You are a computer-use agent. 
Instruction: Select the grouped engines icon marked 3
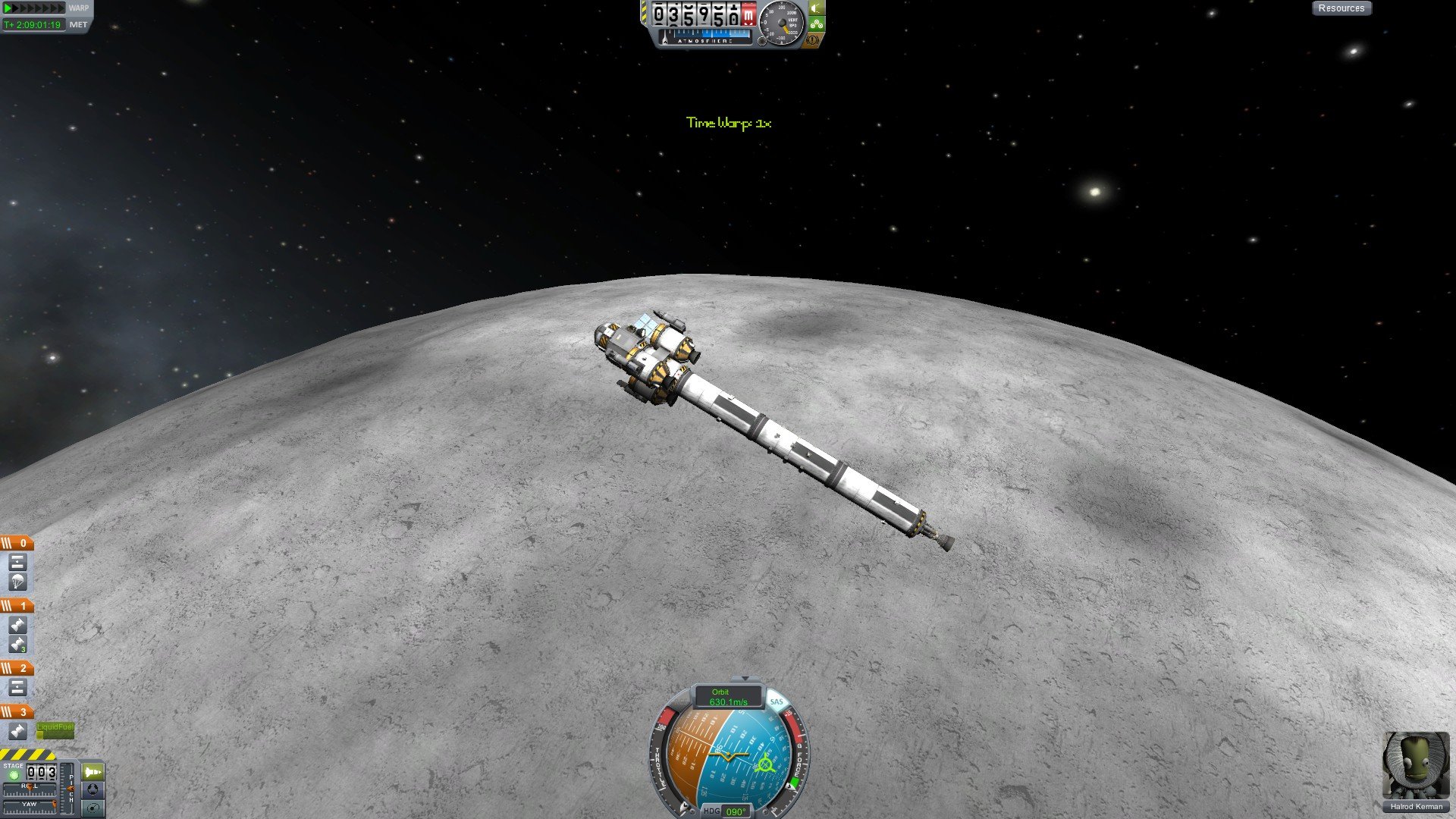point(17,645)
